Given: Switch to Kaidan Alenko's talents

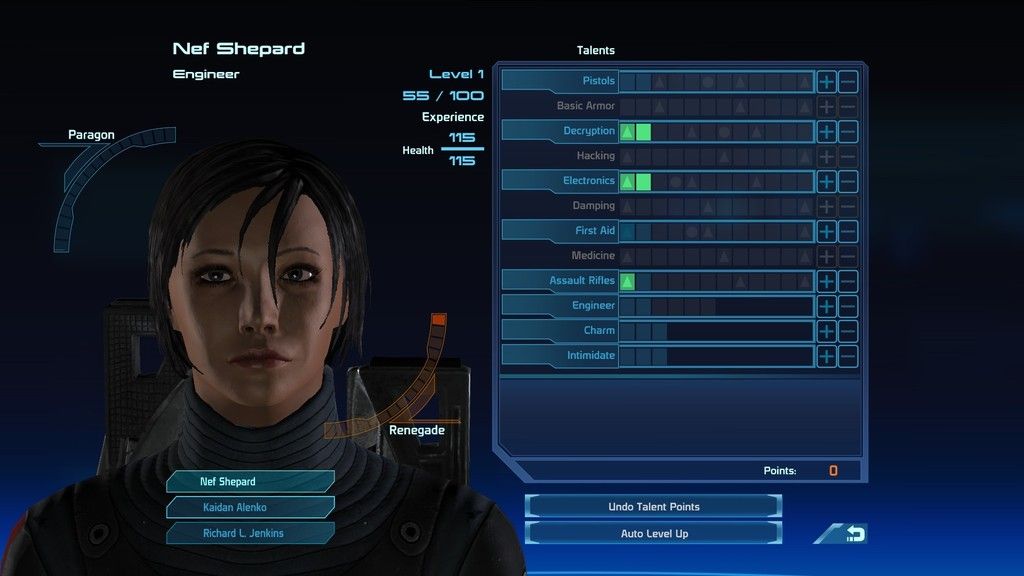Looking at the screenshot, I should (250, 507).
